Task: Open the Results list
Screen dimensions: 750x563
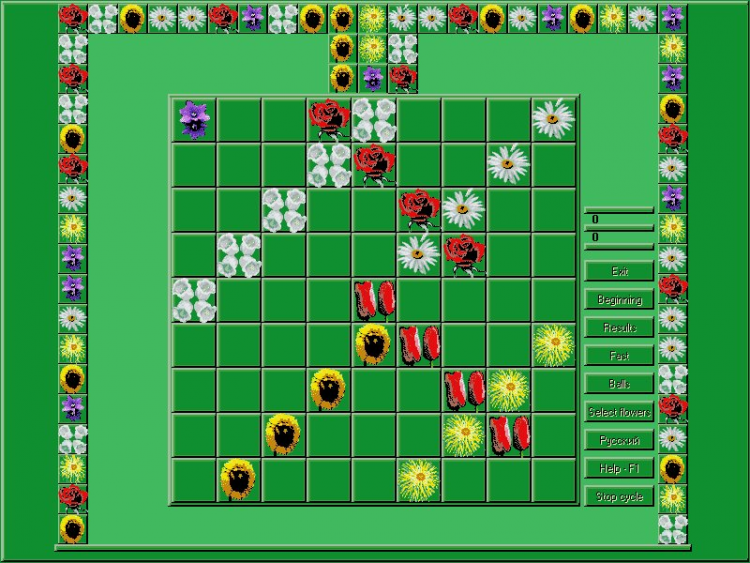Action: (x=619, y=327)
